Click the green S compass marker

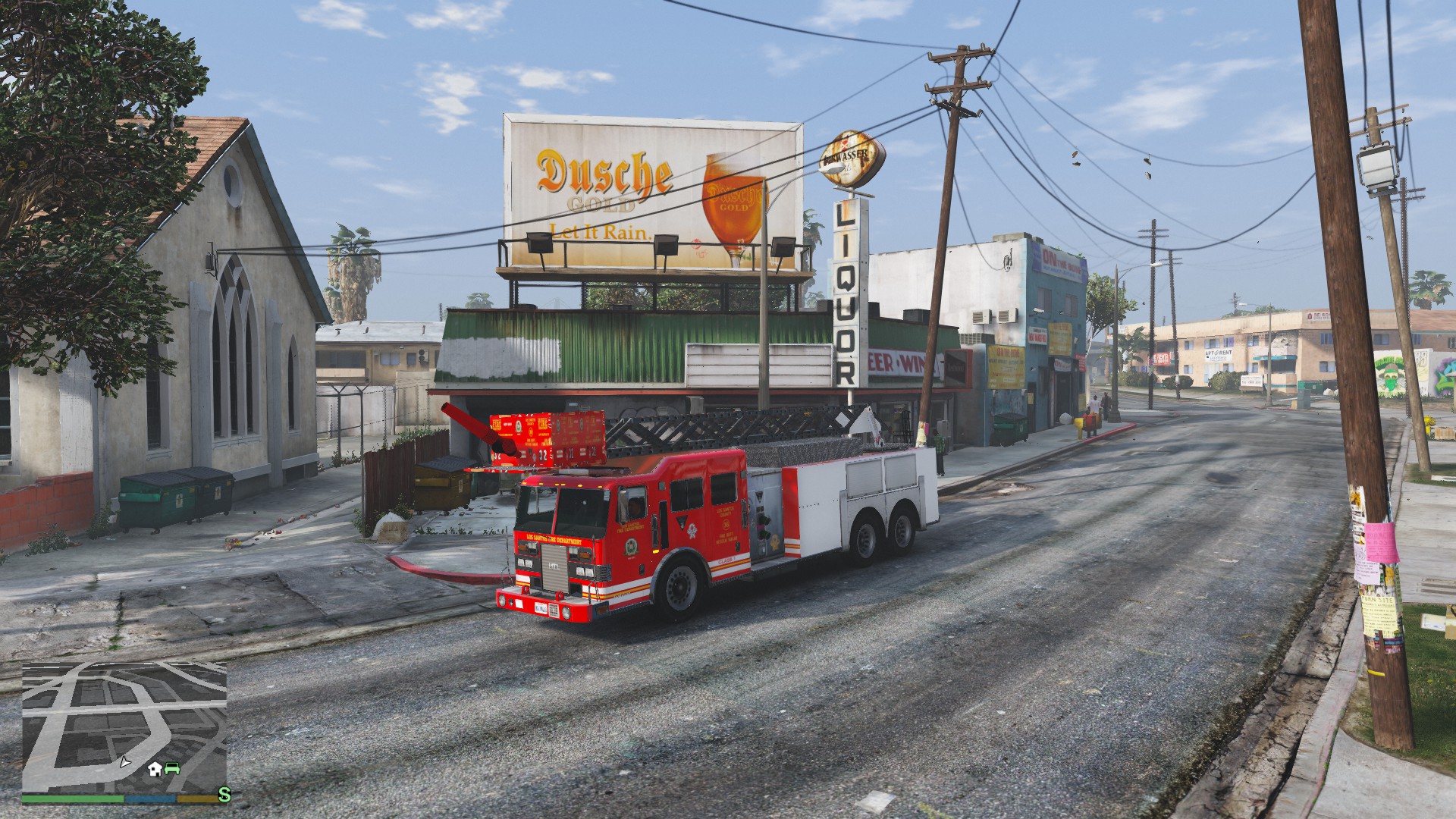pyautogui.click(x=224, y=795)
